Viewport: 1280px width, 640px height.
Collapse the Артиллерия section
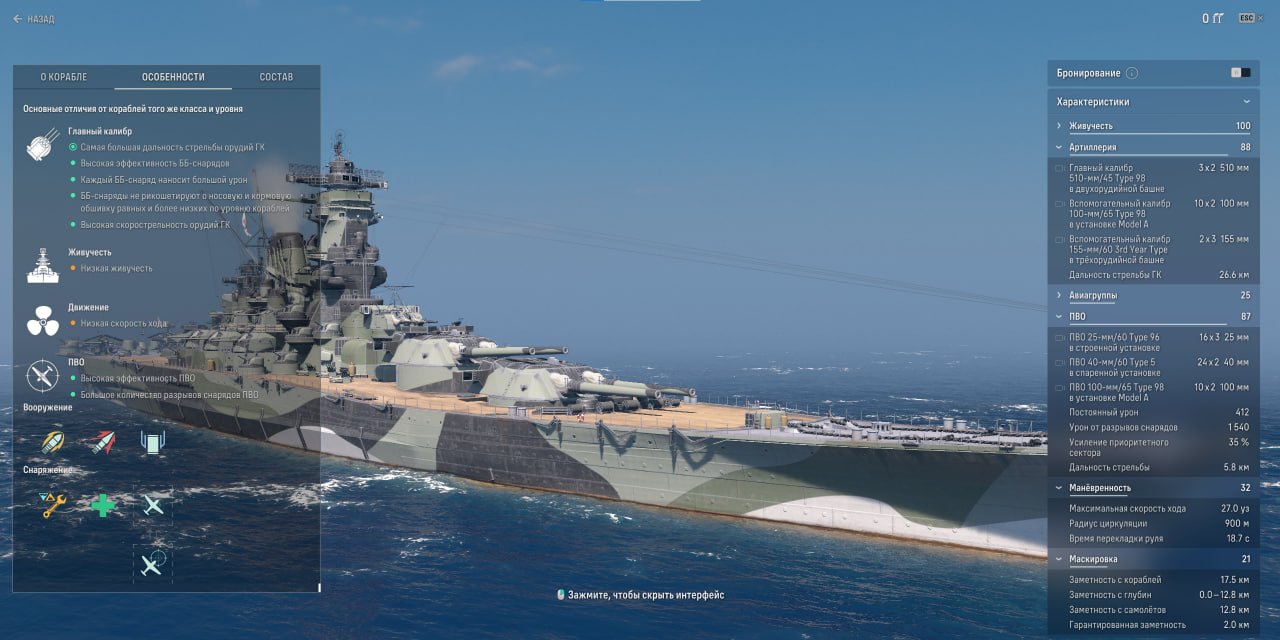[1092, 147]
